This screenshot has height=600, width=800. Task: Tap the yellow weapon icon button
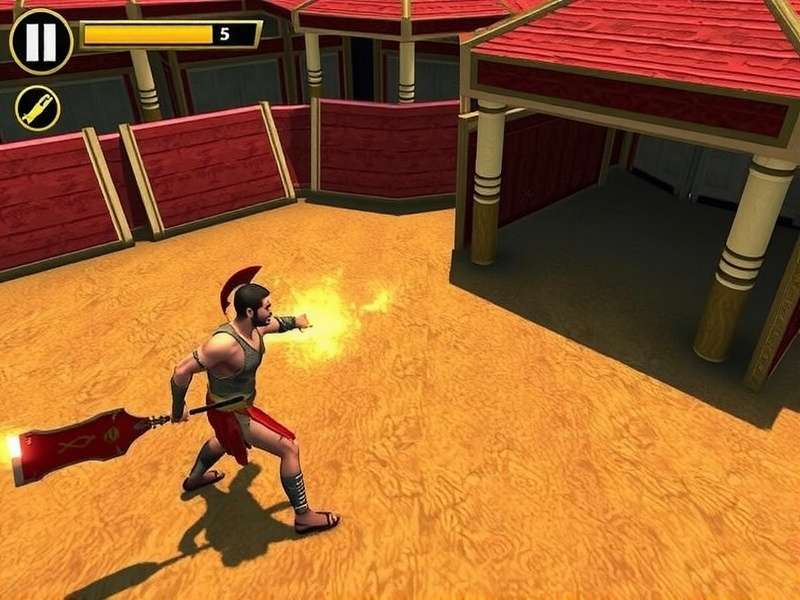tap(38, 108)
